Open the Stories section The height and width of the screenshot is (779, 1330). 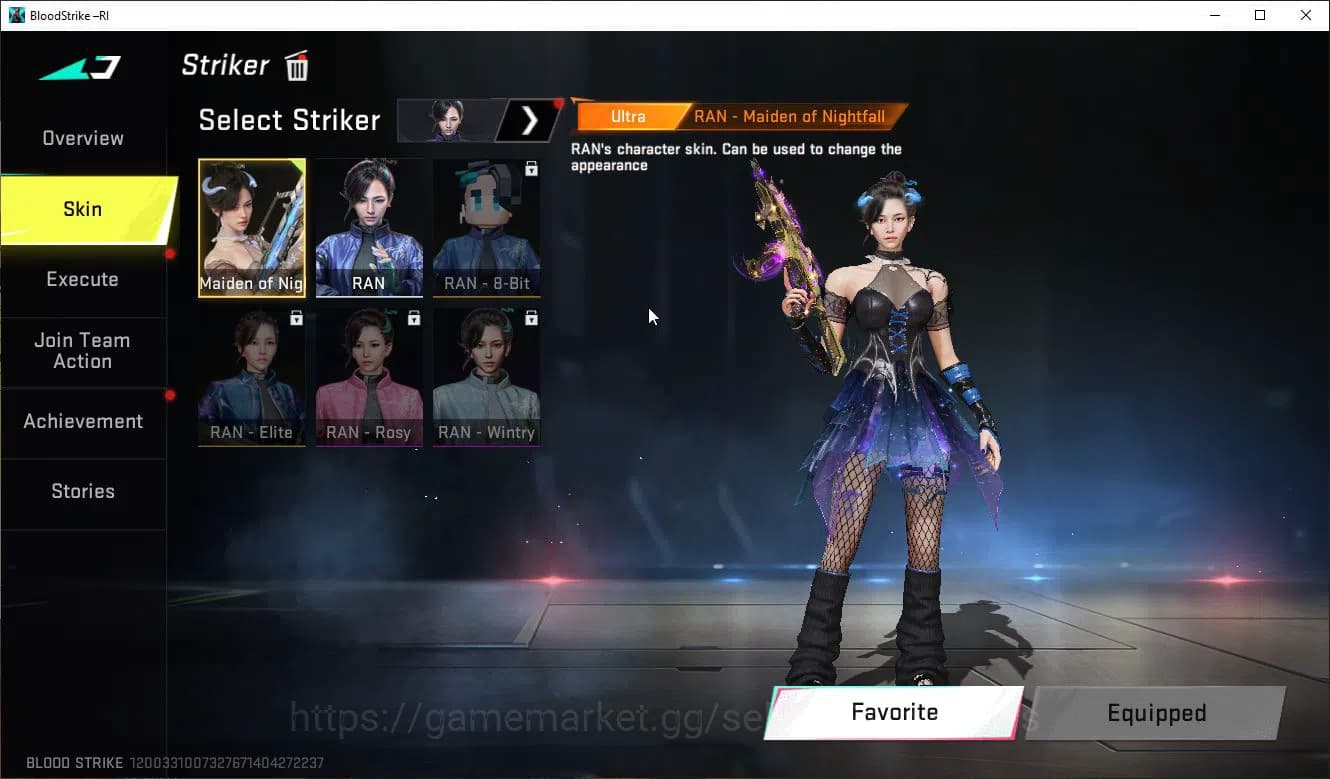click(x=82, y=491)
